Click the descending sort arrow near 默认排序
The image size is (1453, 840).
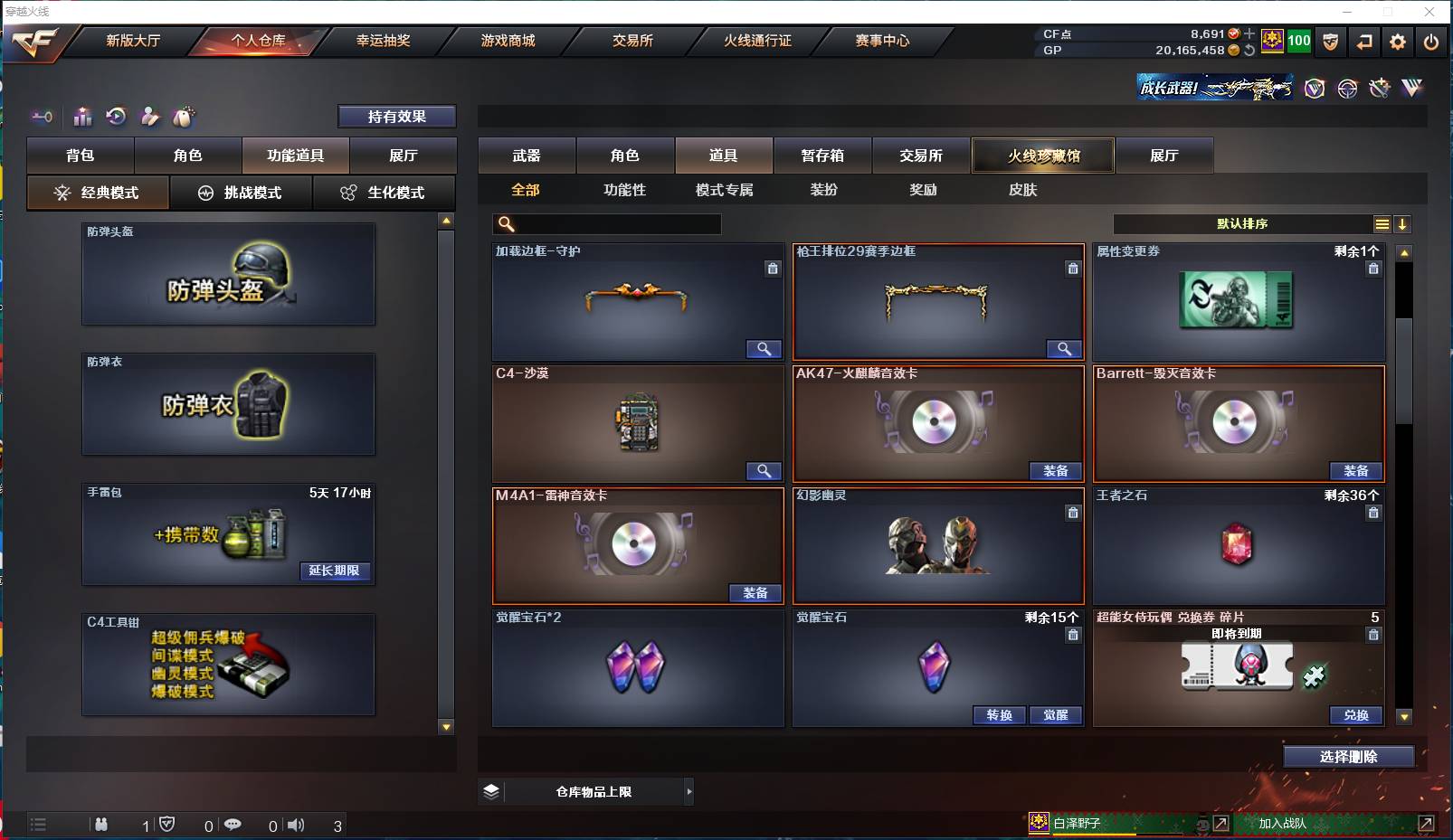coord(1403,223)
